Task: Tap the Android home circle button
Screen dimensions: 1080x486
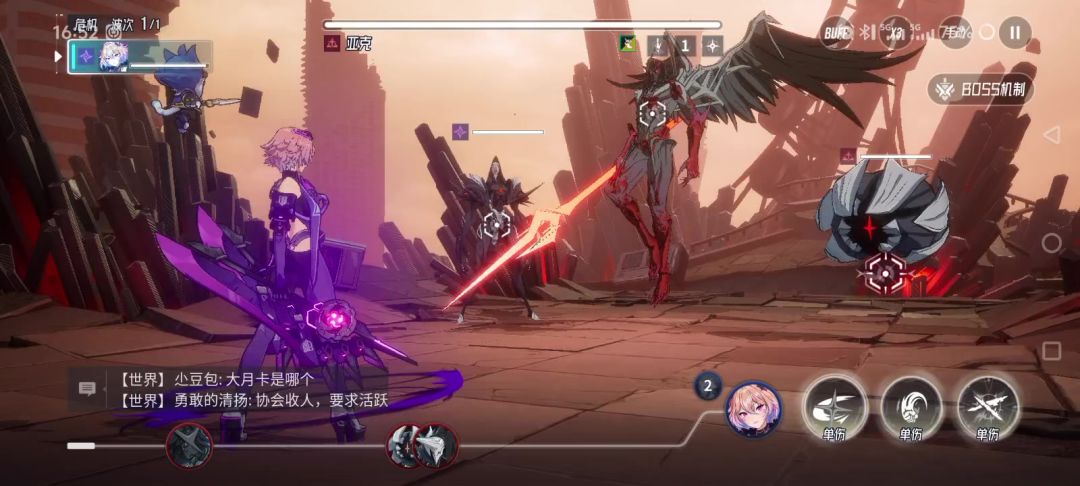Action: [x=1051, y=243]
